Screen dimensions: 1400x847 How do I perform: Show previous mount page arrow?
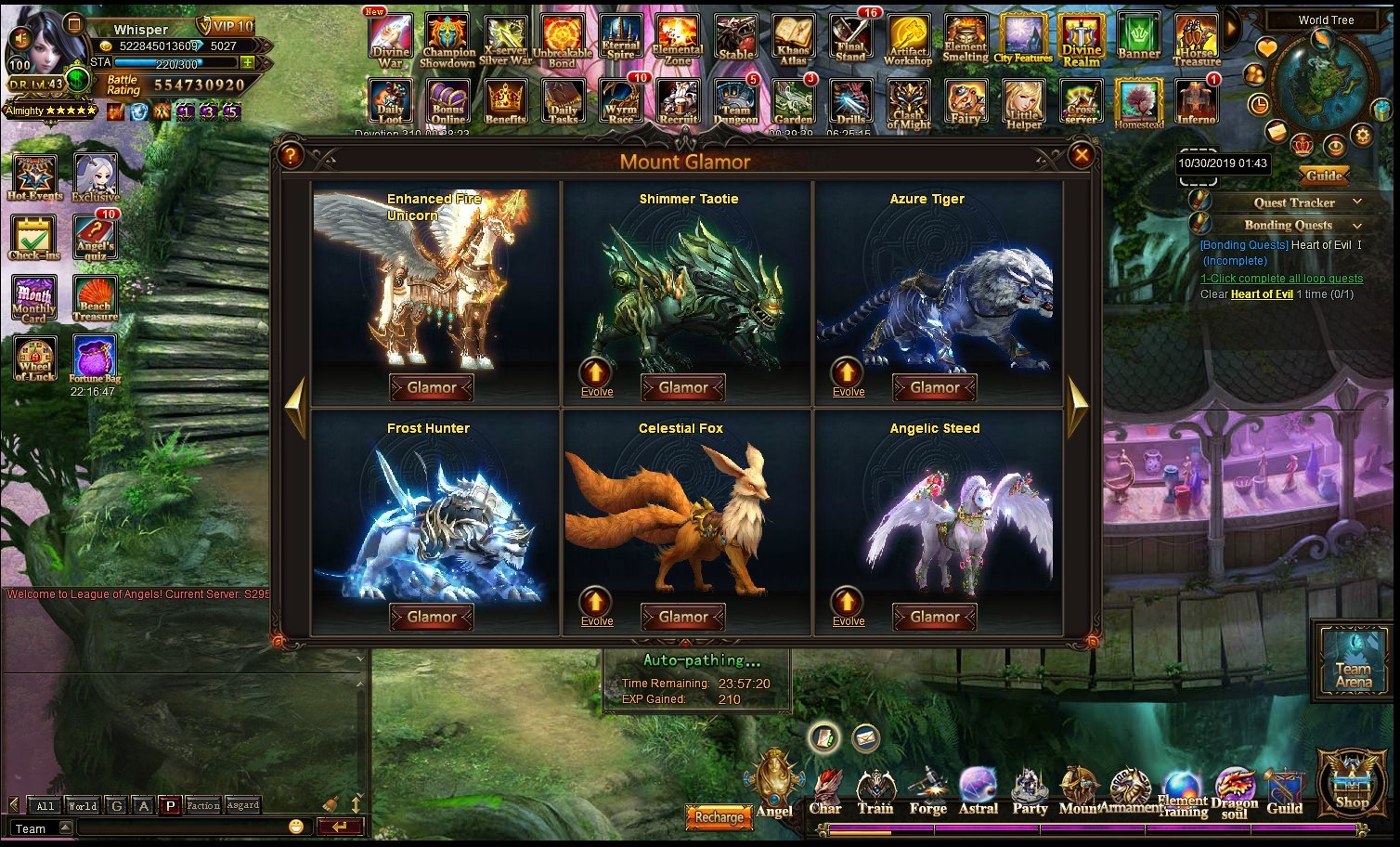(x=296, y=407)
